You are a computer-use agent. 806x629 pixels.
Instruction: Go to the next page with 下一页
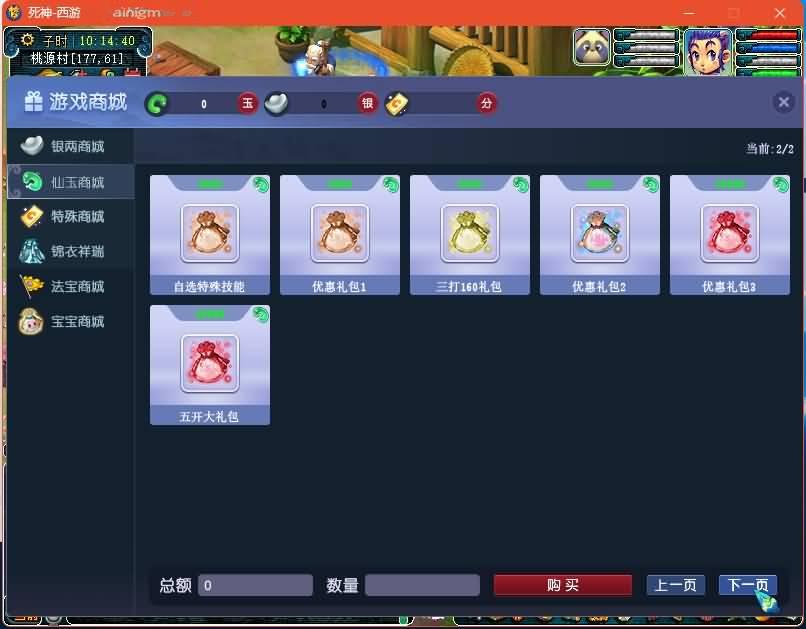pyautogui.click(x=746, y=585)
